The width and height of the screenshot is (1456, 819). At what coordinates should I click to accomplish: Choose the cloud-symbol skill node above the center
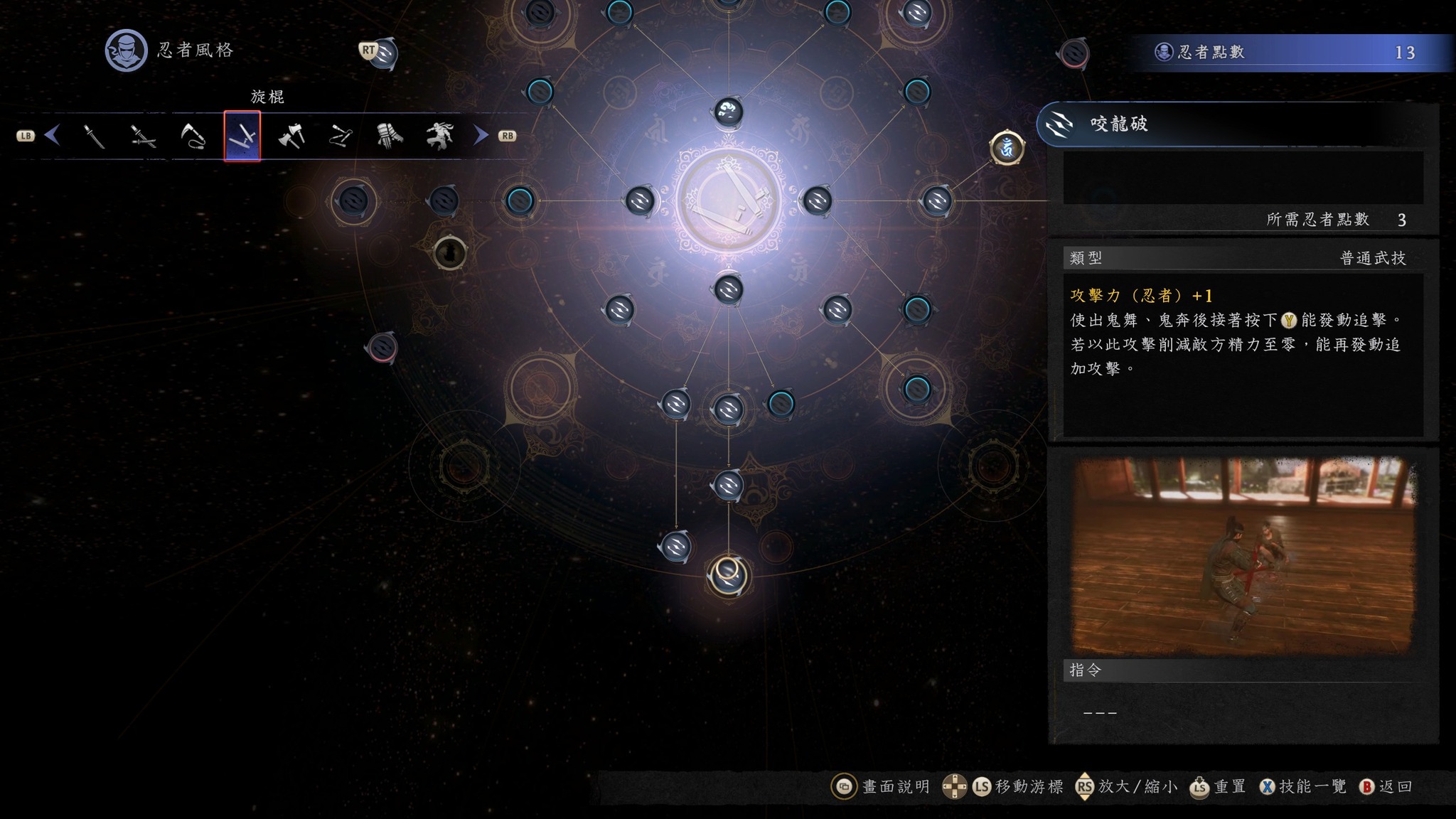(728, 112)
